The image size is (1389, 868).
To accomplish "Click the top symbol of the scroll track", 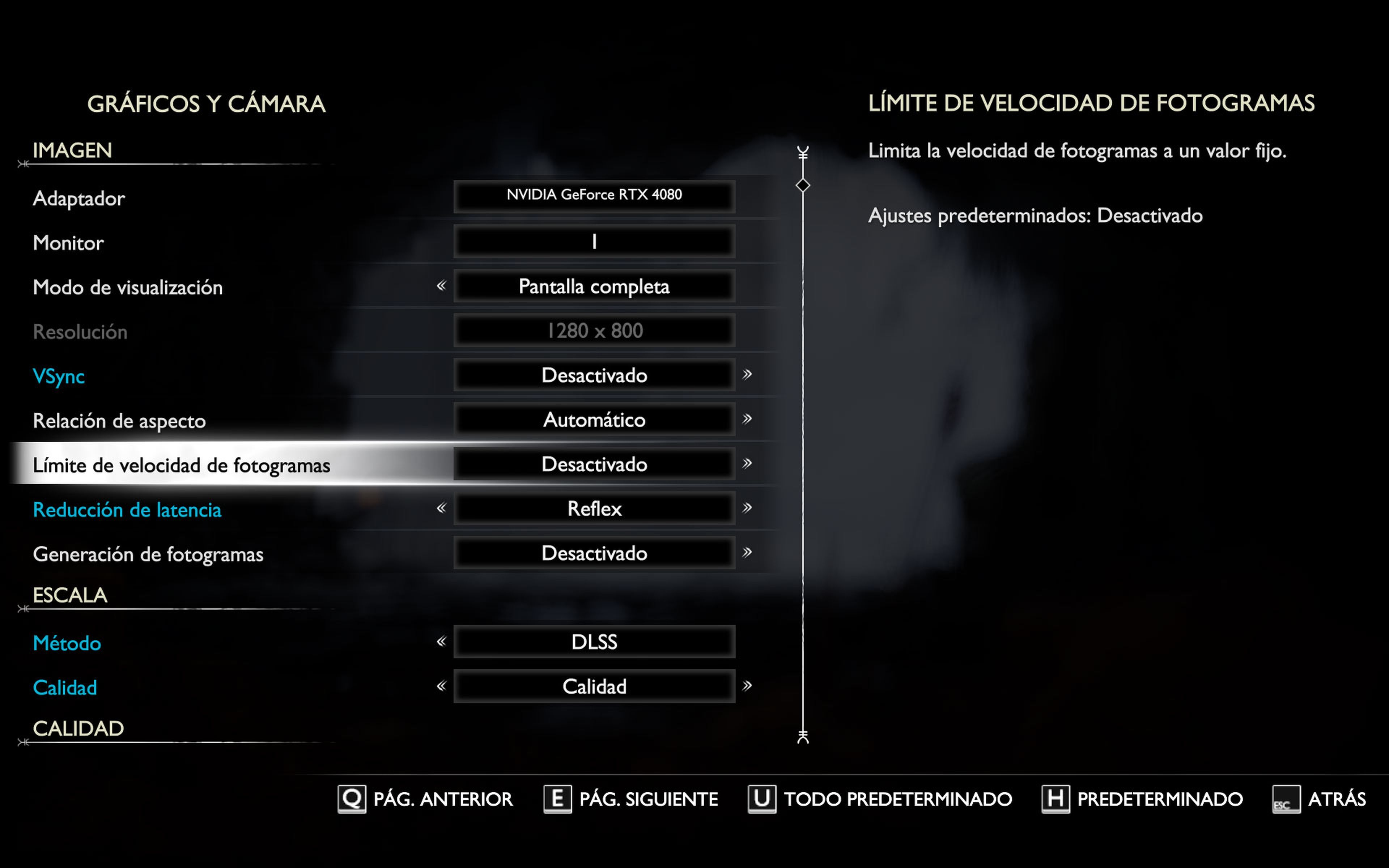I will point(802,152).
